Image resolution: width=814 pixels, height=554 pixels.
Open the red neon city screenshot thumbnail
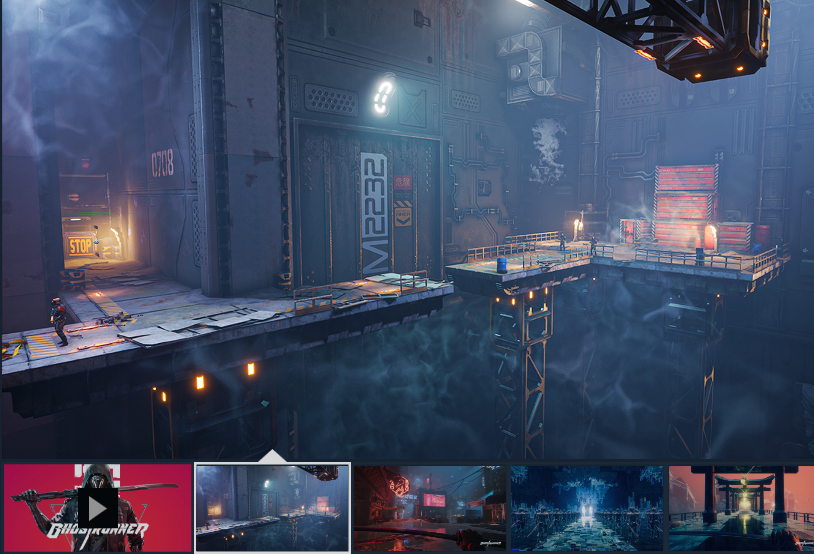click(x=429, y=507)
